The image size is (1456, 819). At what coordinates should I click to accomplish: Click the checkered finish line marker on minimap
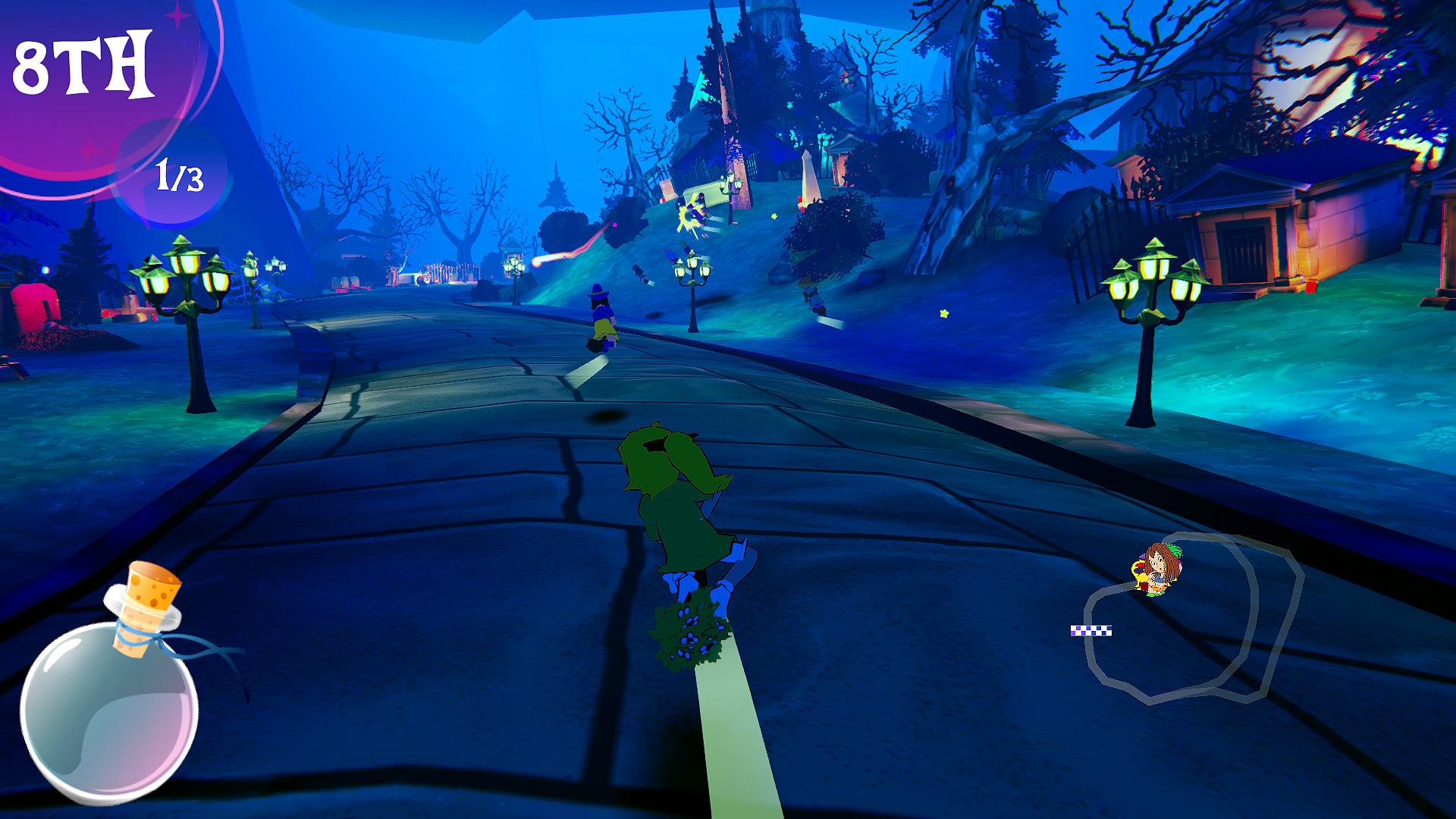(1092, 630)
